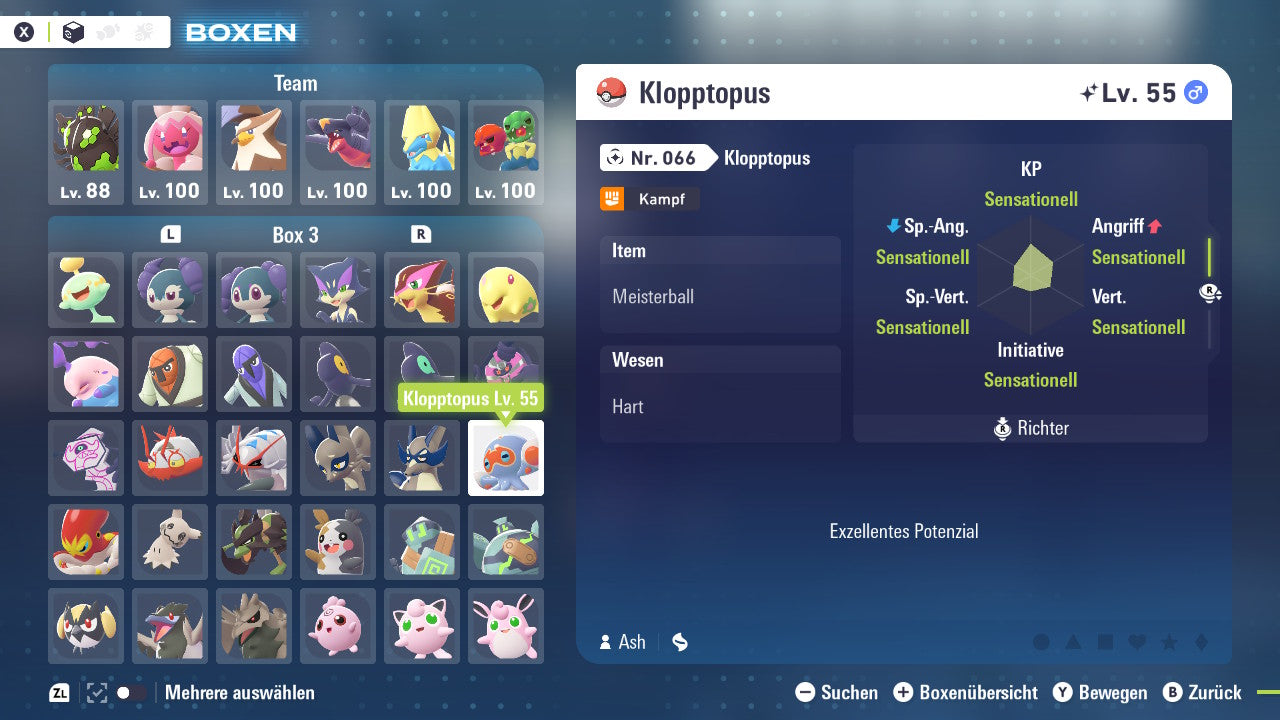The width and height of the screenshot is (1280, 720).
Task: Pick the Mimikyu in Box 3
Action: click(x=170, y=542)
